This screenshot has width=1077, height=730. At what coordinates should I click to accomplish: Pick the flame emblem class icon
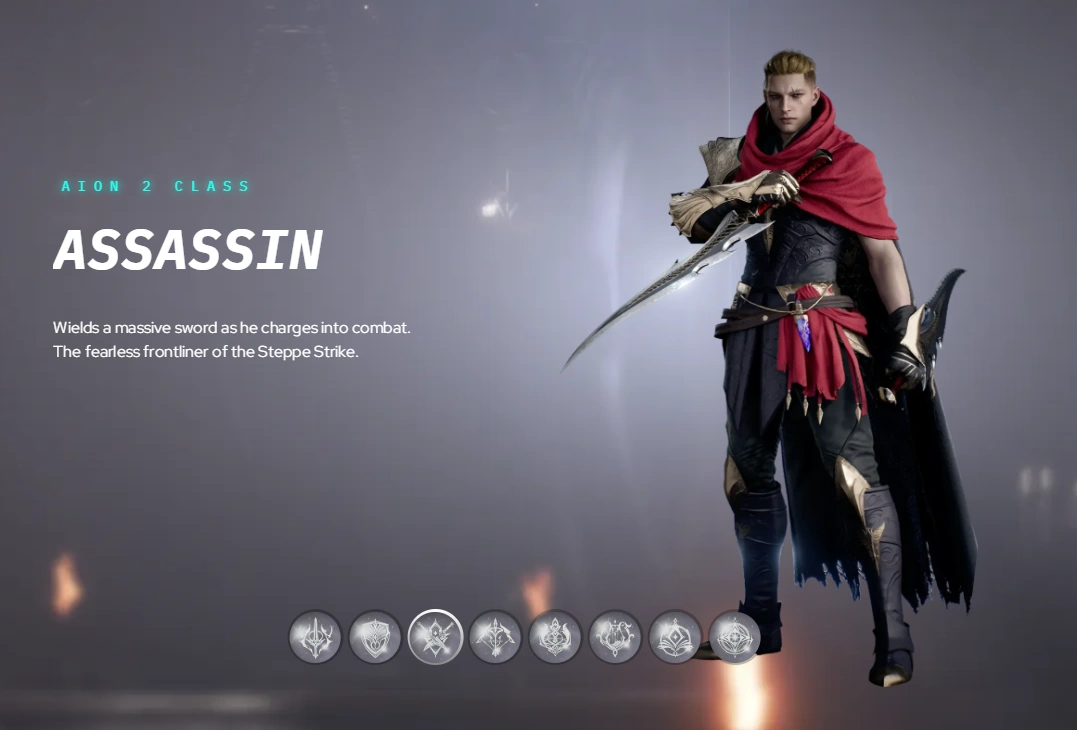(555, 637)
